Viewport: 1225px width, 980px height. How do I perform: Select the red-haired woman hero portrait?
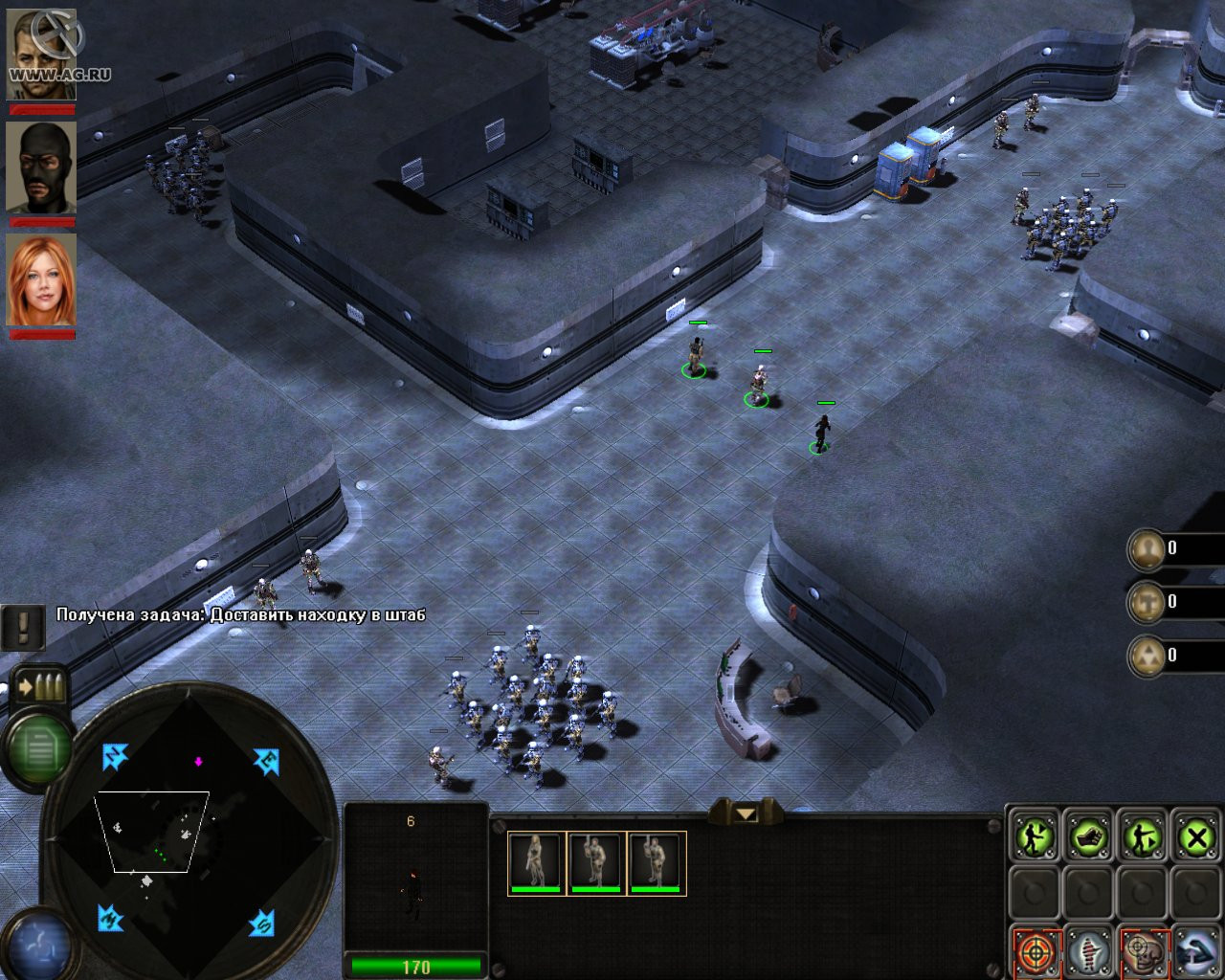pos(41,279)
